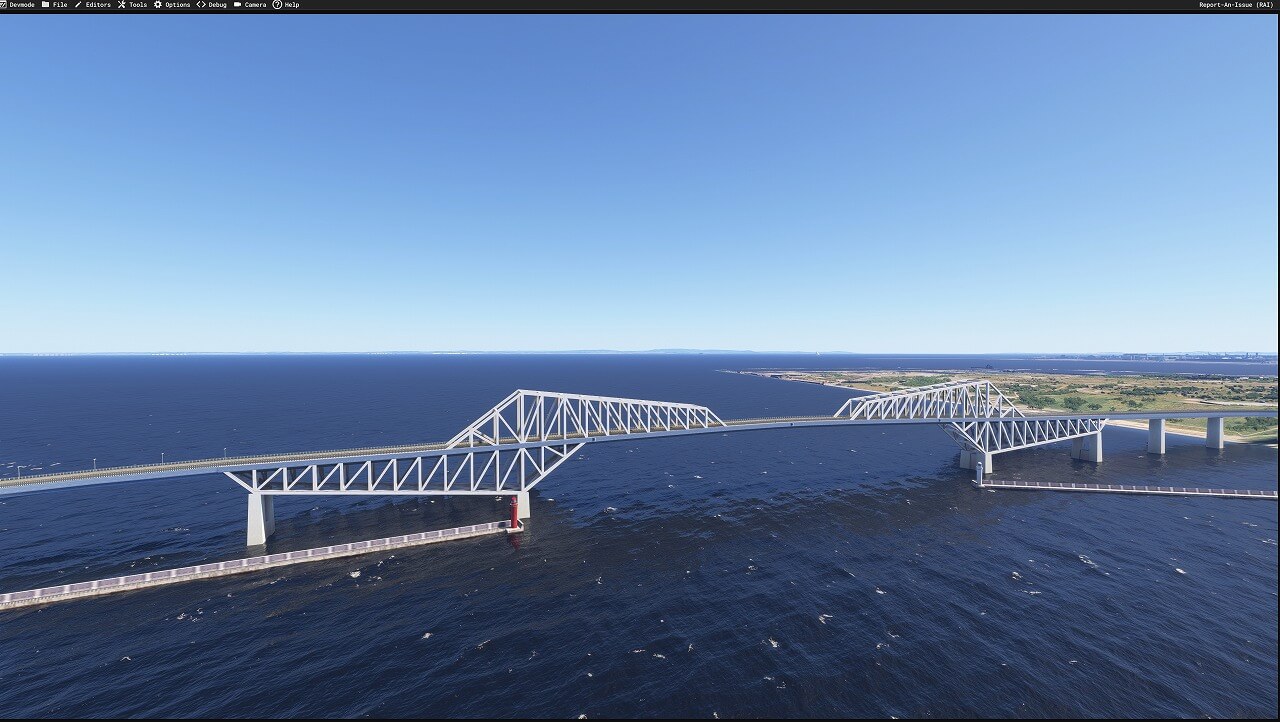Open the Options menu
Viewport: 1280px width, 722px height.
(x=177, y=5)
